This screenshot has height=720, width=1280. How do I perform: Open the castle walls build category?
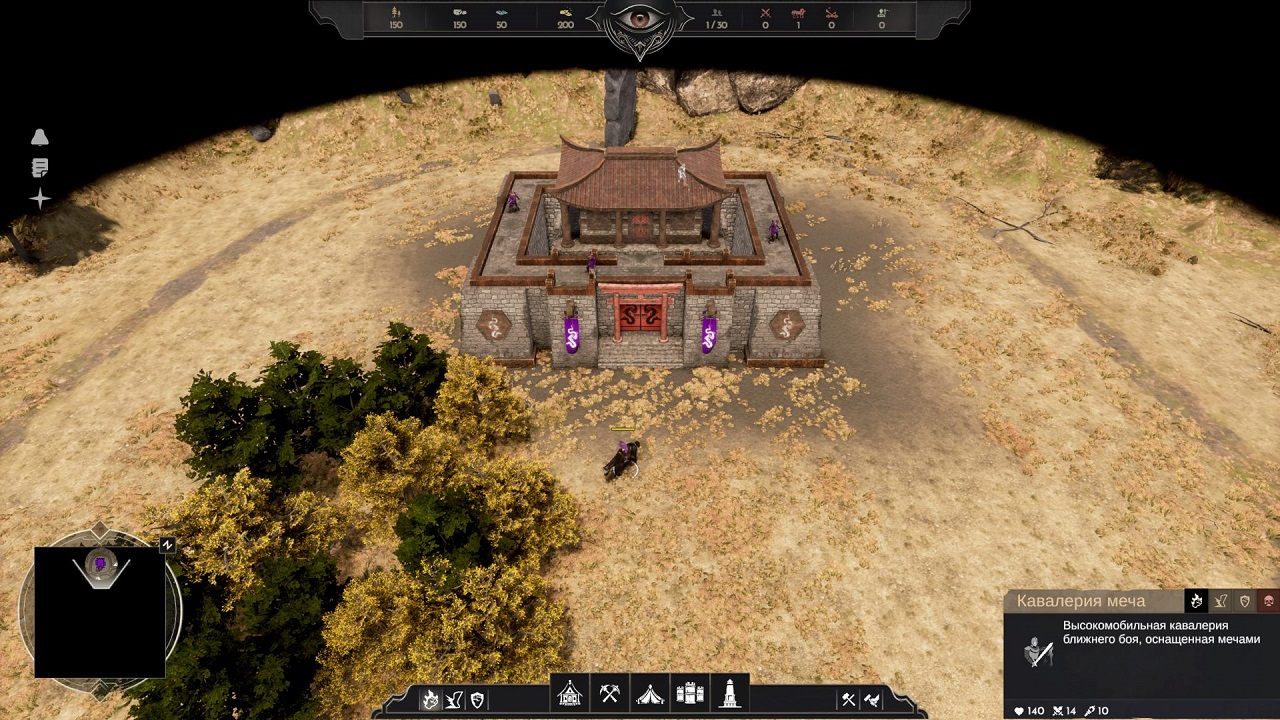point(690,693)
